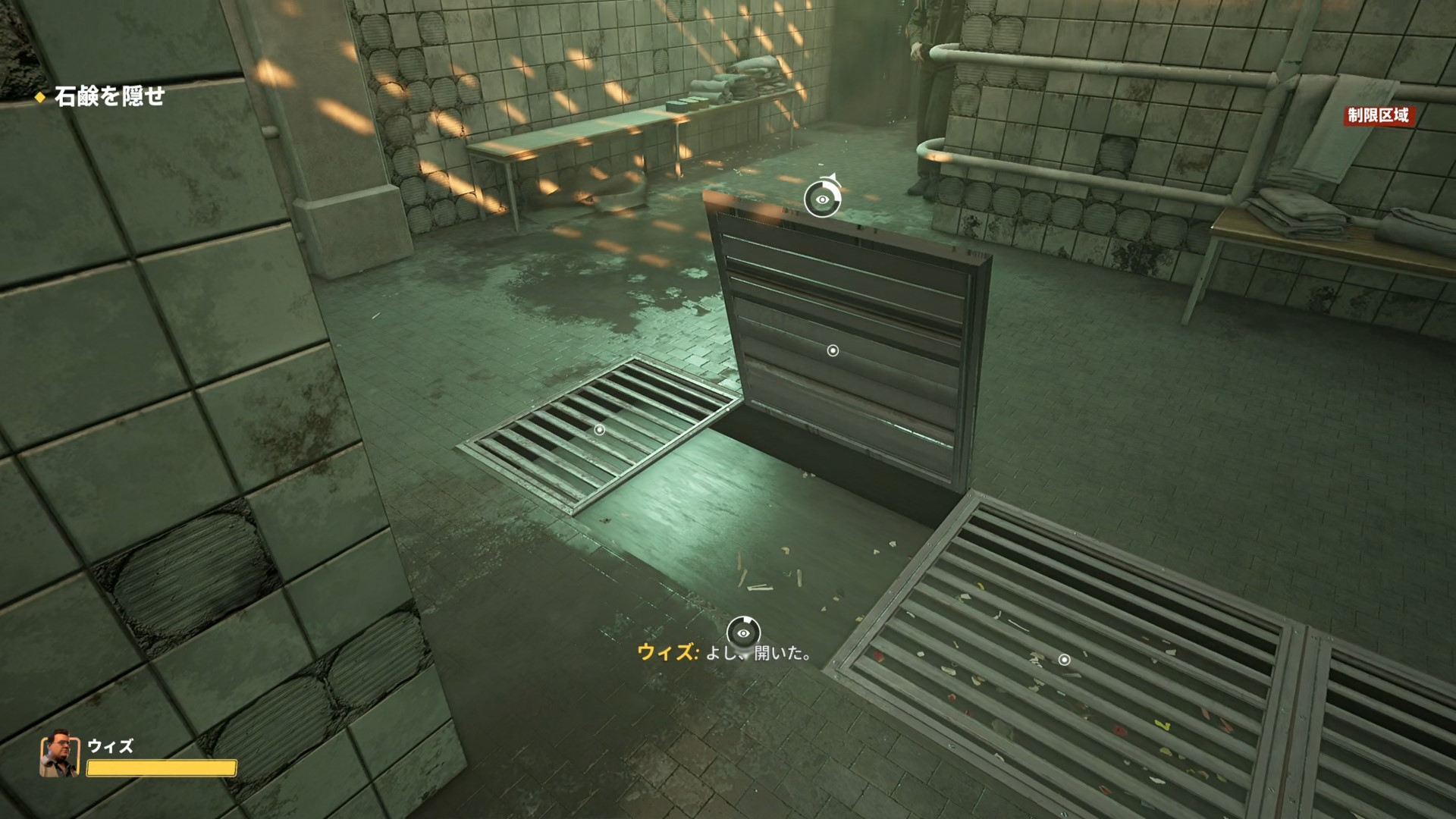Screen dimensions: 1456x819
Task: Click the ウィズ character portrait
Action: (59, 755)
